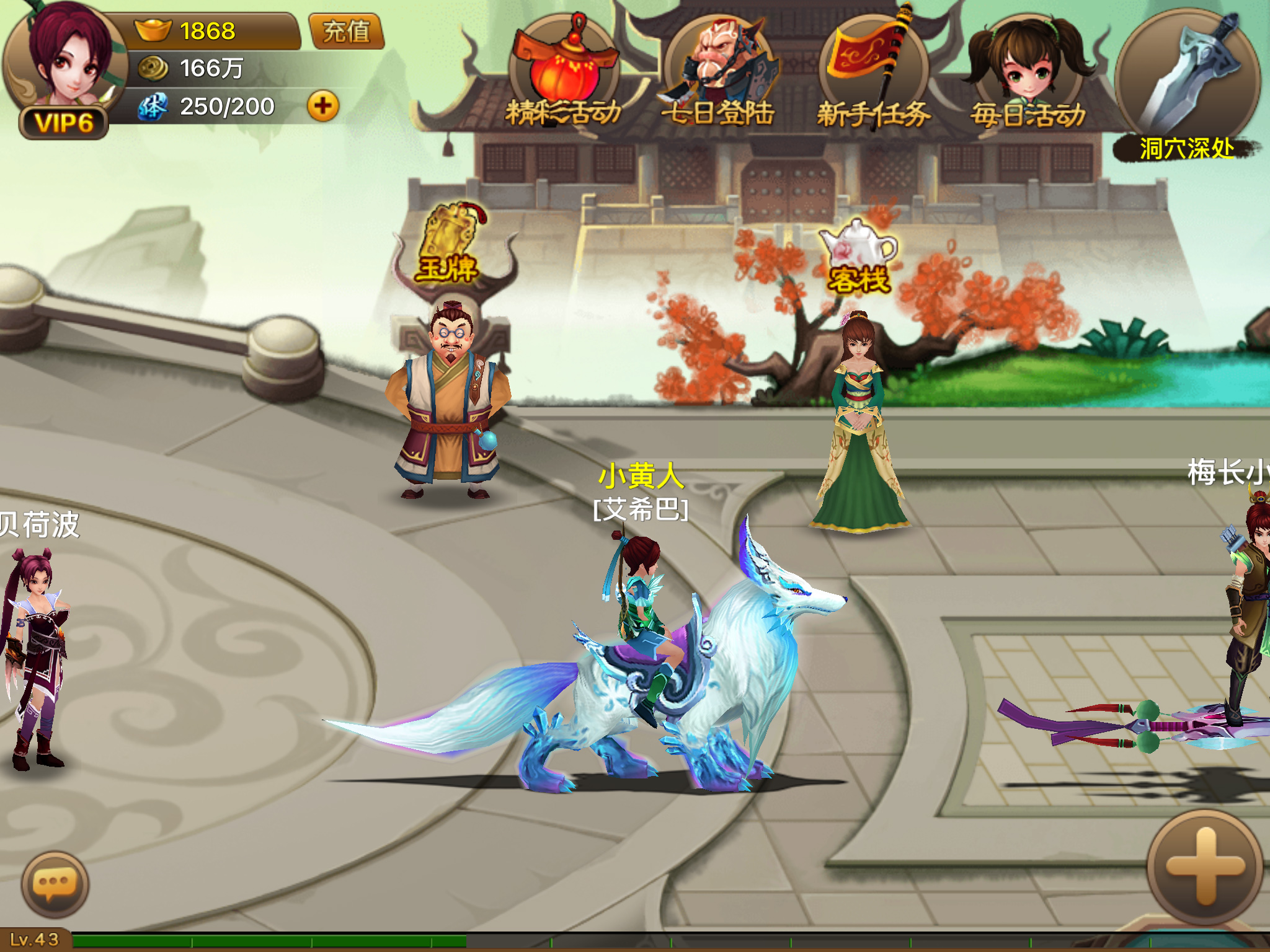This screenshot has height=952, width=1270.
Task: Open 新手任务 beginner quests
Action: (873, 74)
